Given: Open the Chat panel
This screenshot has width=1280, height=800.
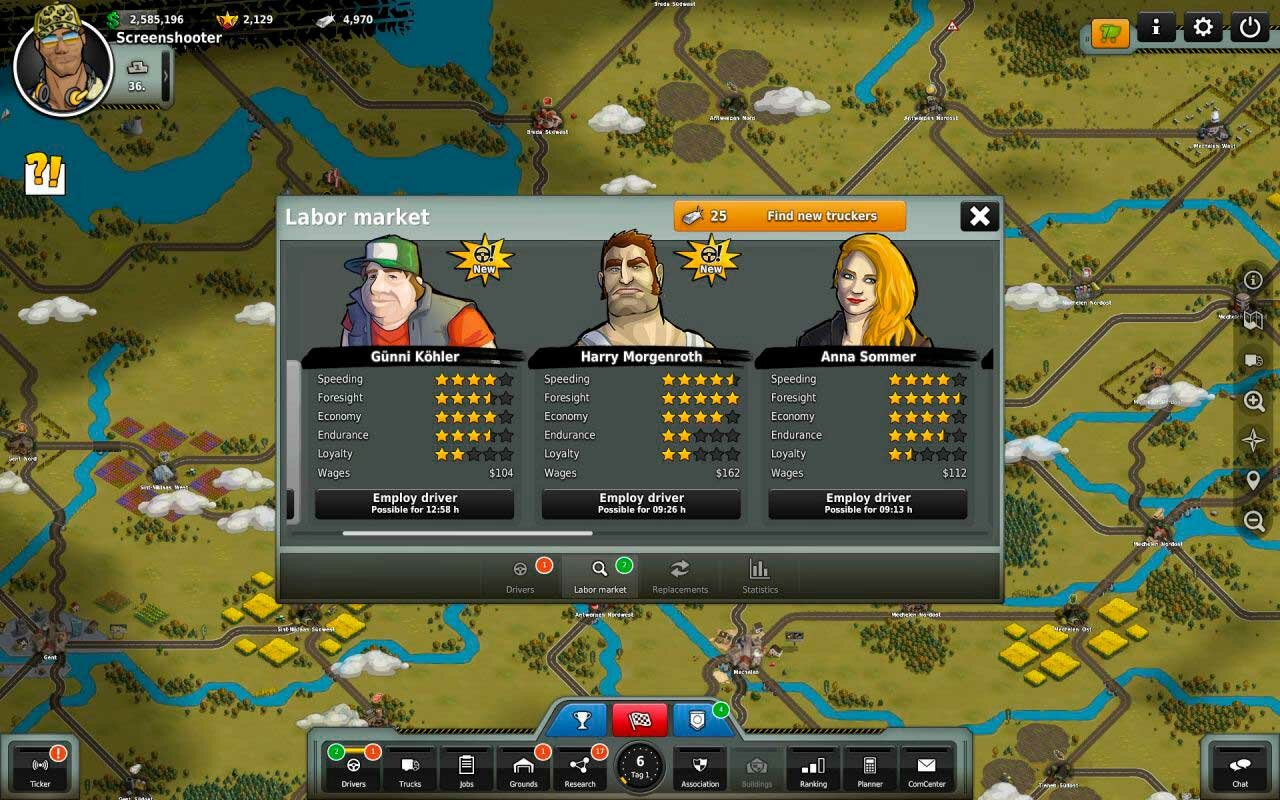Looking at the screenshot, I should [x=1240, y=770].
